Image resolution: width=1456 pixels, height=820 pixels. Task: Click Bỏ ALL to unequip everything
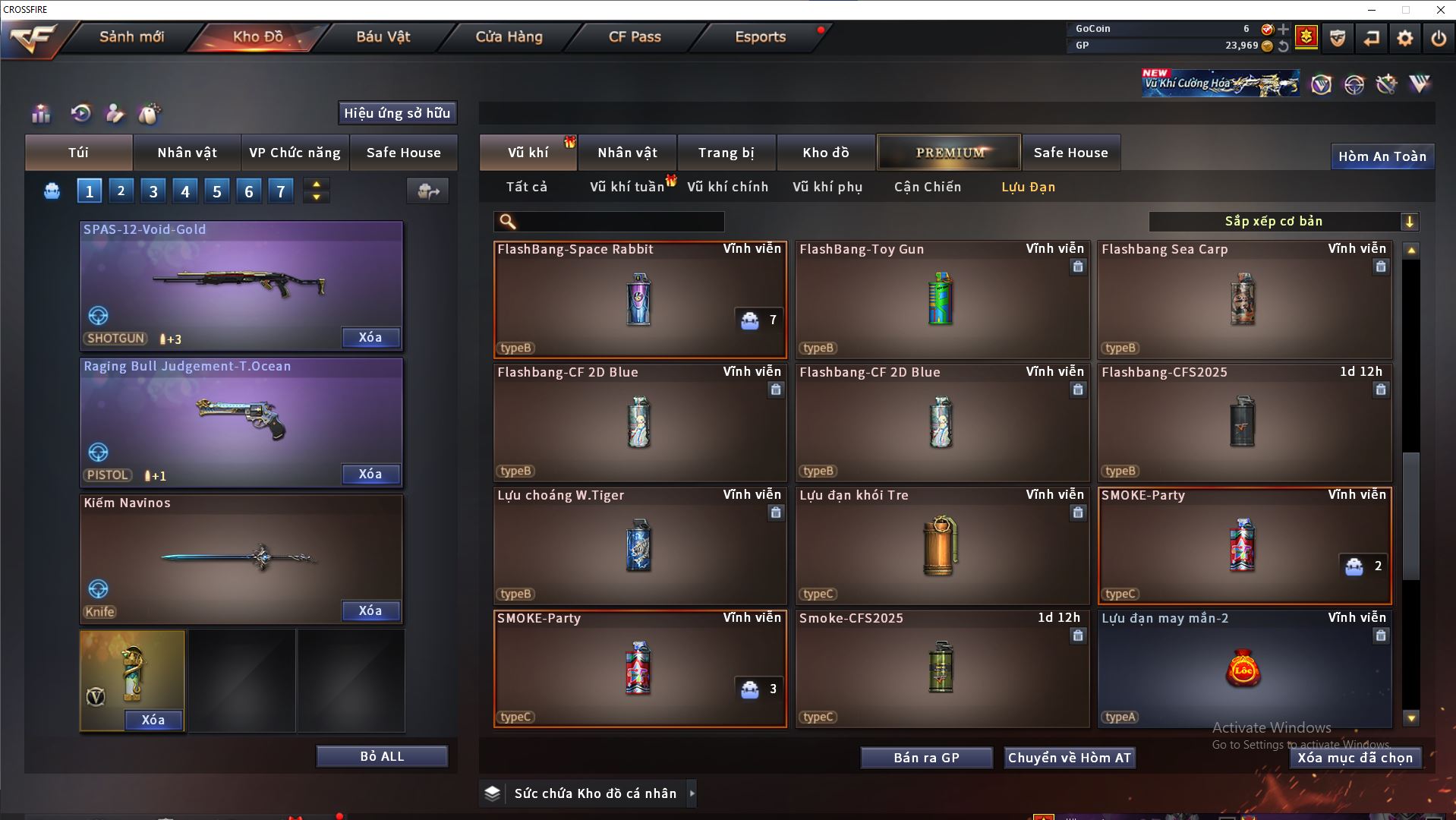point(382,756)
